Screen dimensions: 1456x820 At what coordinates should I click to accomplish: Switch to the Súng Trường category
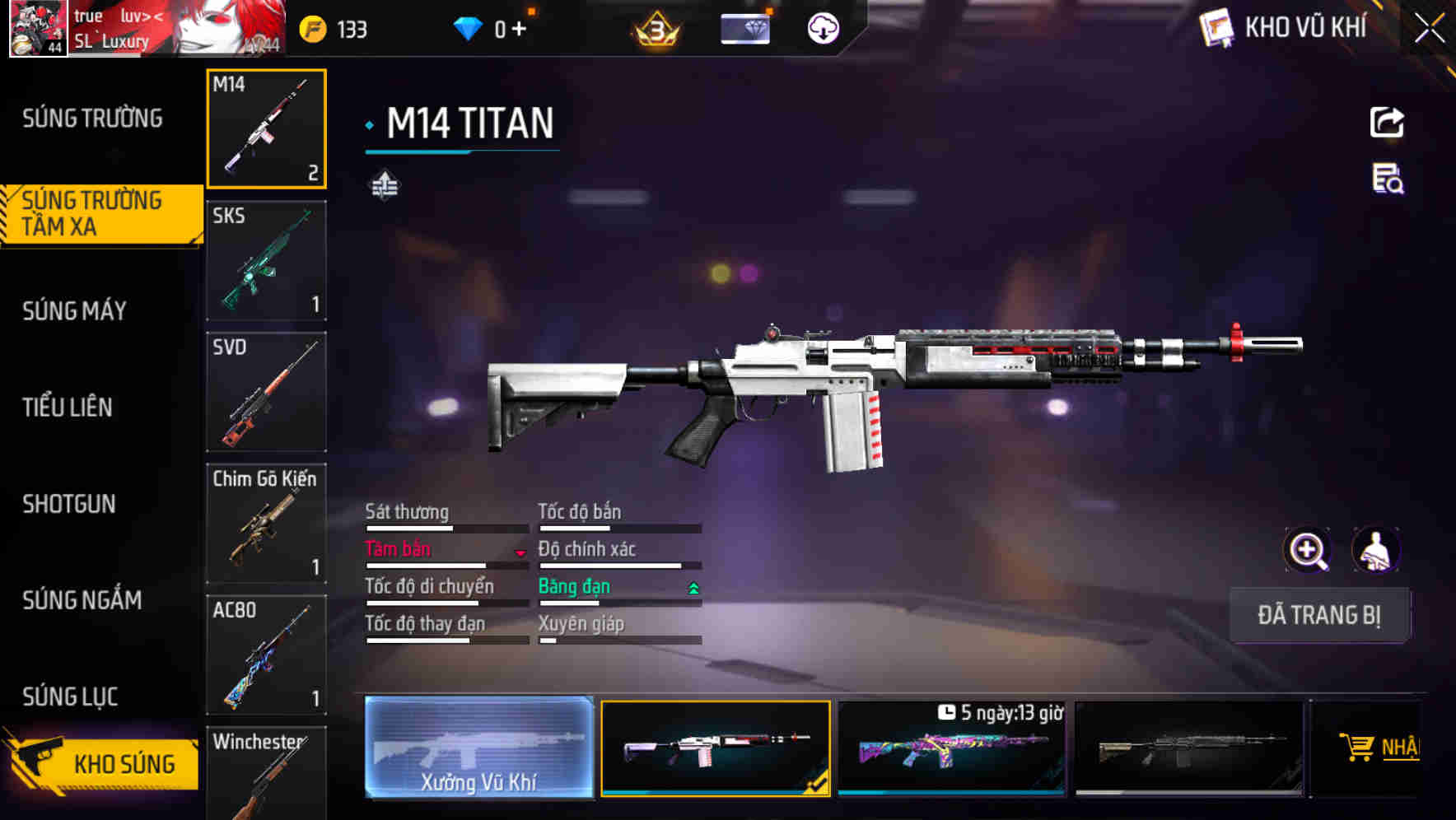point(92,119)
